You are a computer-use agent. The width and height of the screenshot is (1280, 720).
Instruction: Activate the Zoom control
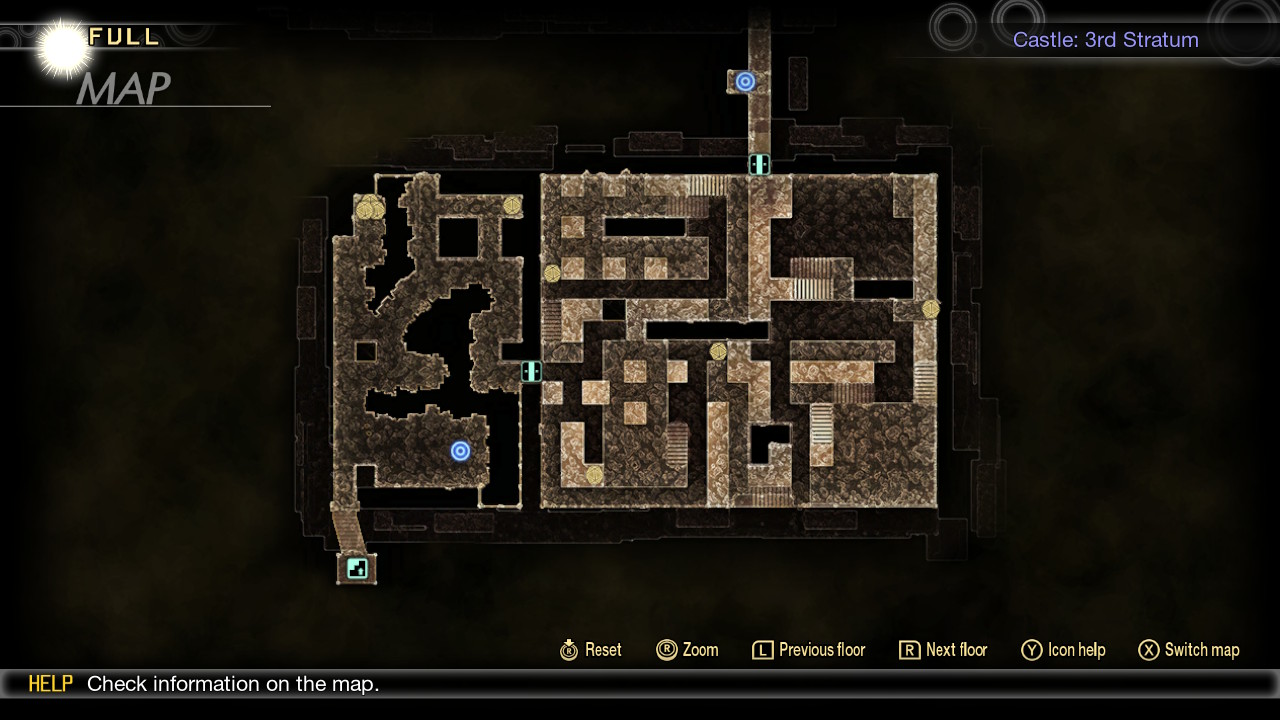687,650
